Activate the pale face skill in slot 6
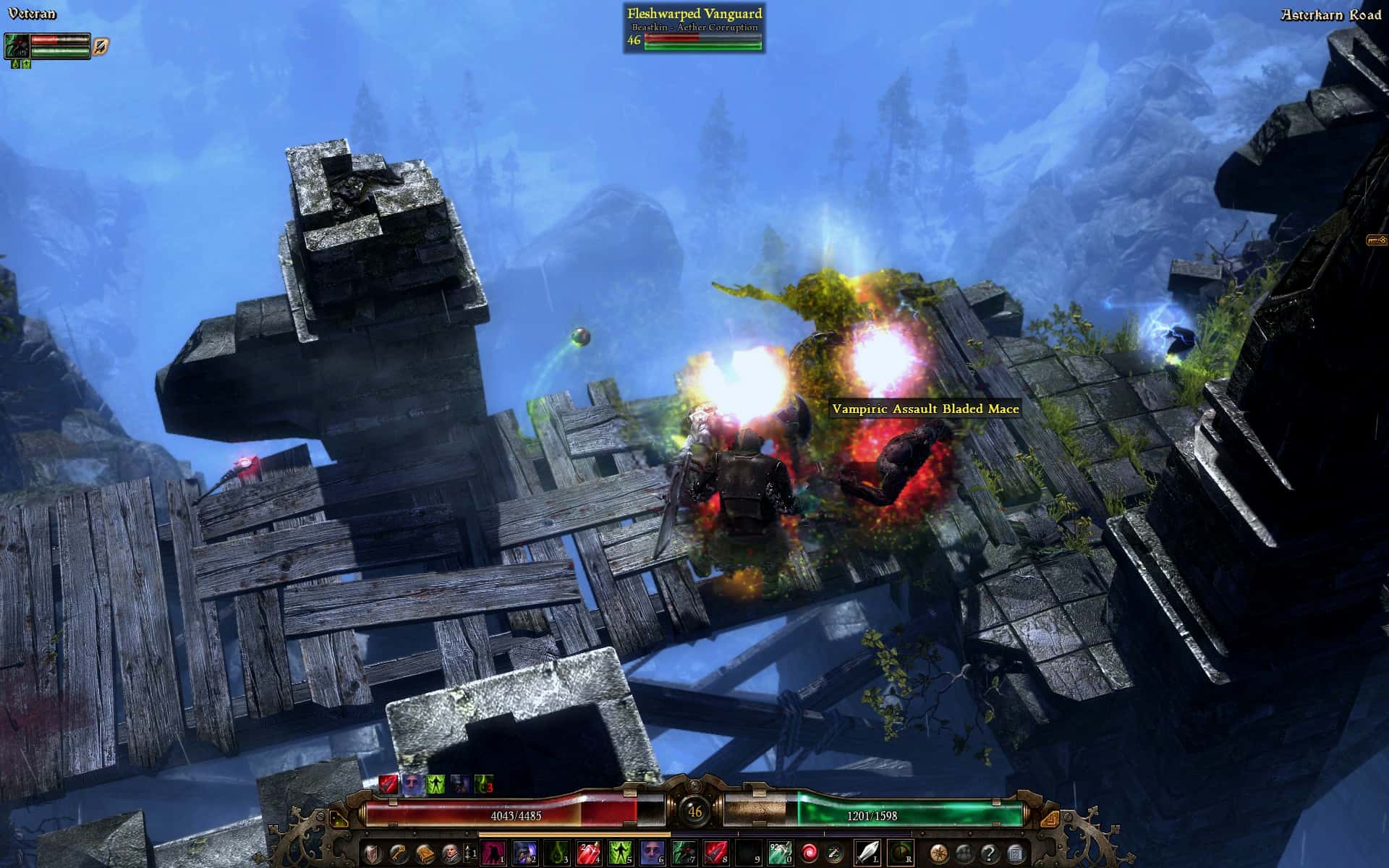 coord(652,854)
